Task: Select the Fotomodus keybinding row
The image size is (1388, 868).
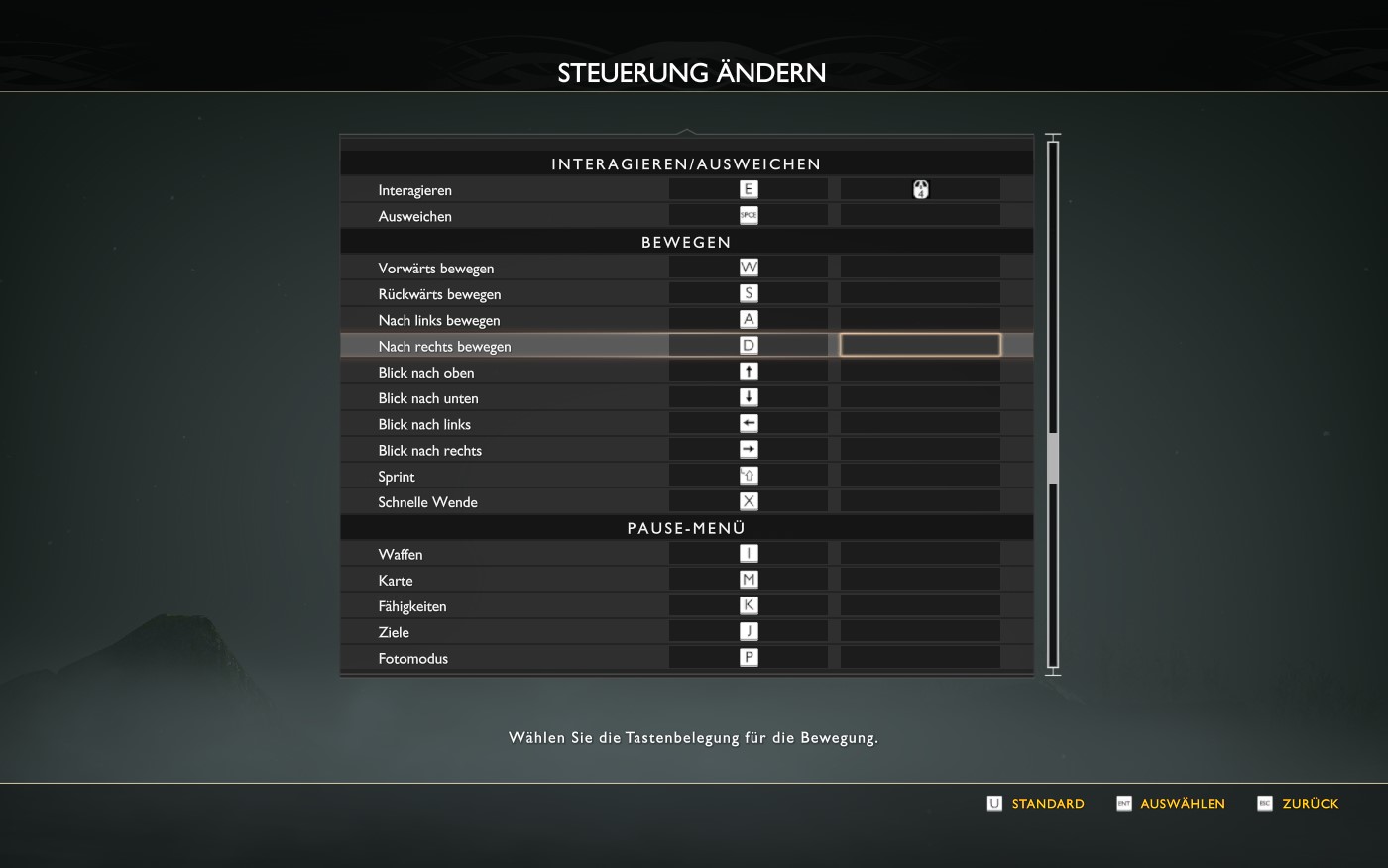Action: click(x=413, y=658)
